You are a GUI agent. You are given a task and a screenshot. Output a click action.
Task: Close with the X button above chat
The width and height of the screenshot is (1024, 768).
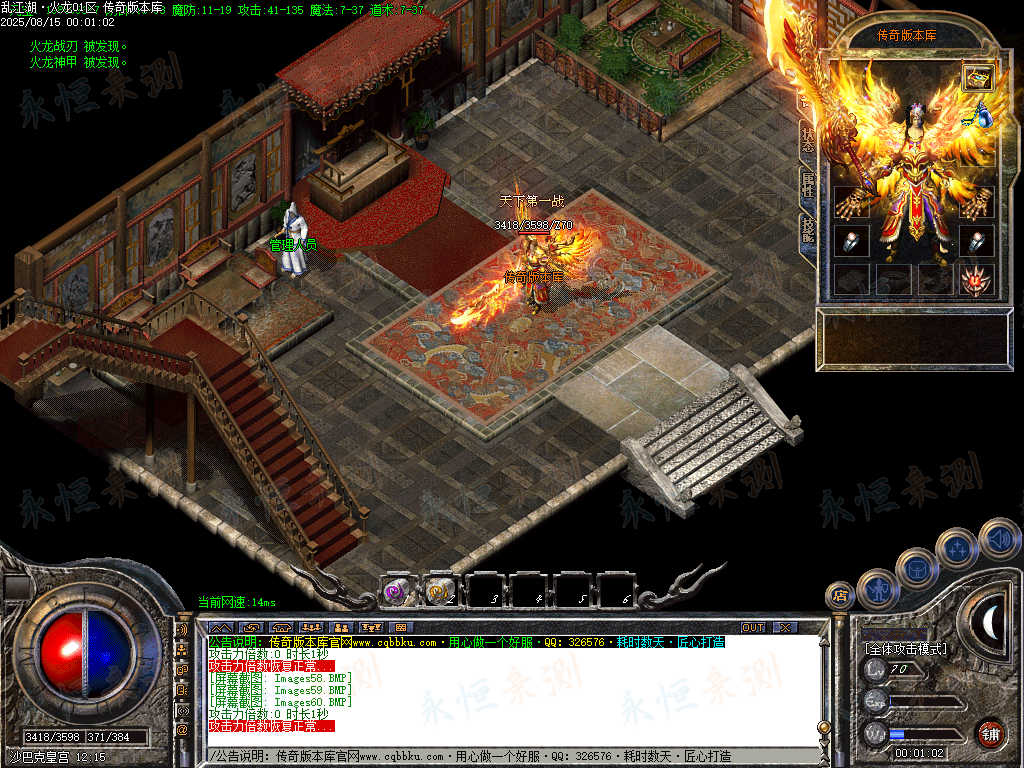pos(785,627)
